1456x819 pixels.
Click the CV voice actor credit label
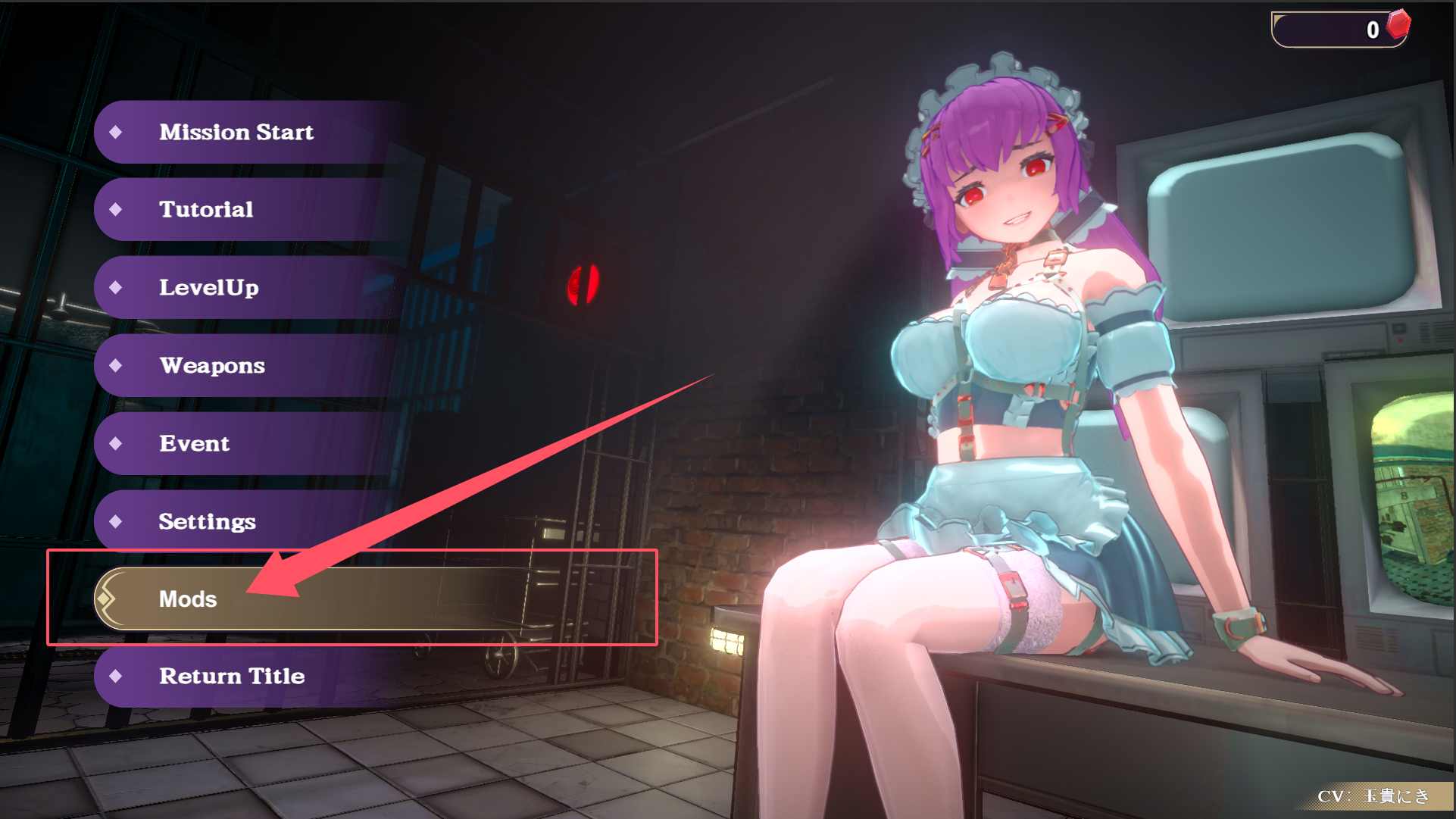click(1373, 796)
